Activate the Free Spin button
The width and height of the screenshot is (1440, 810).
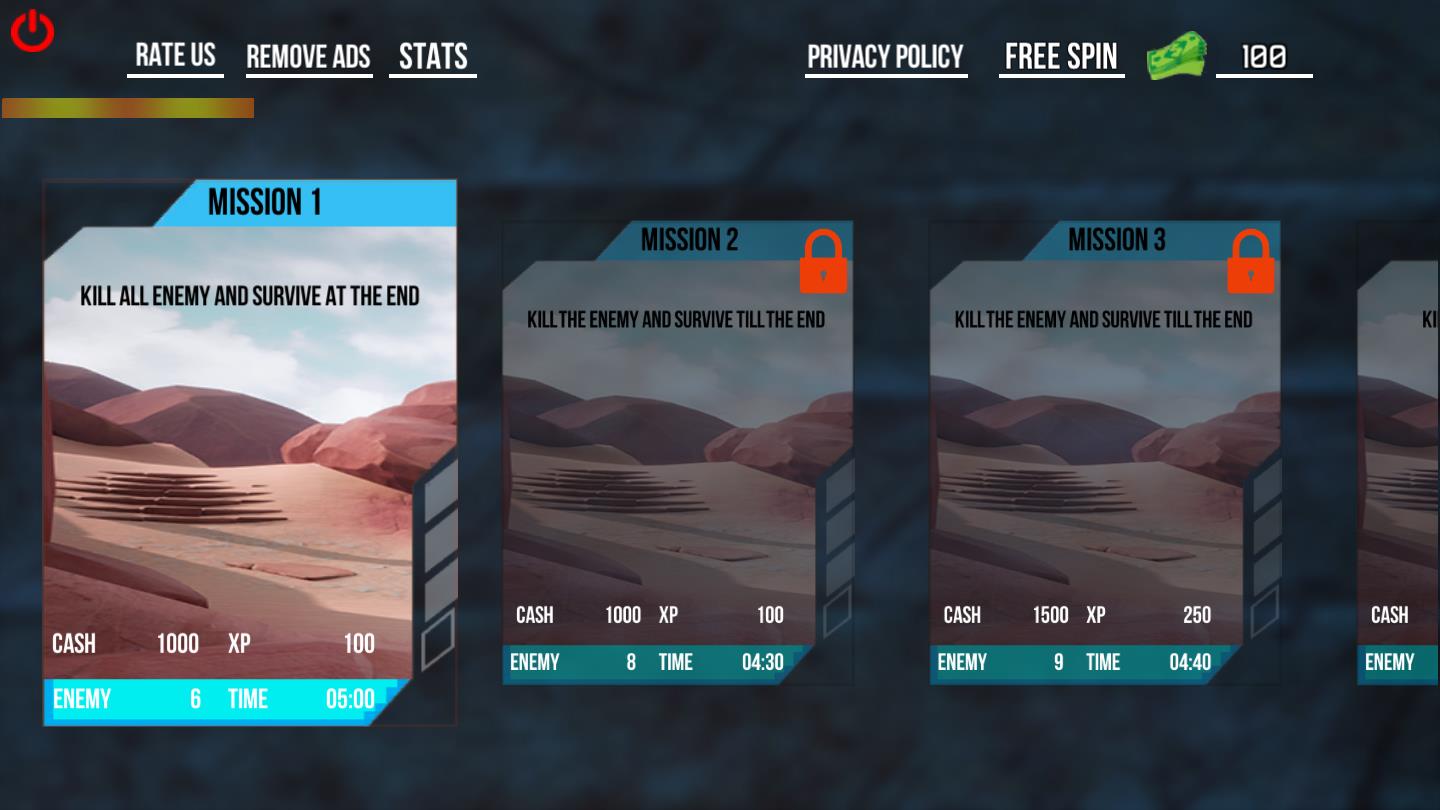[1061, 57]
